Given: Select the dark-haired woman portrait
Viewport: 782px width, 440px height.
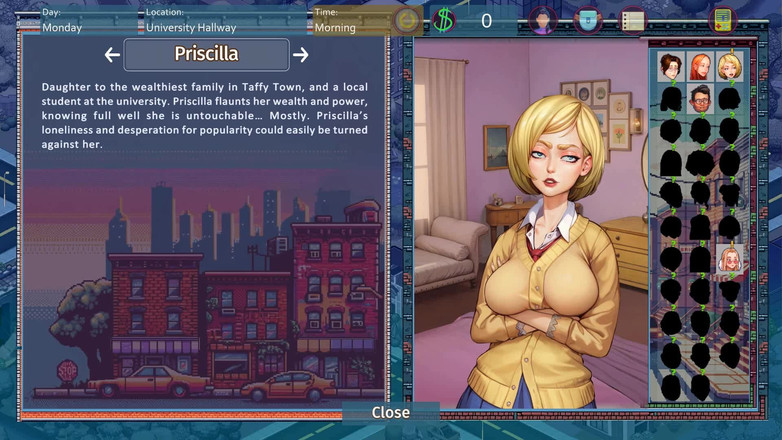Looking at the screenshot, I should click(x=670, y=67).
